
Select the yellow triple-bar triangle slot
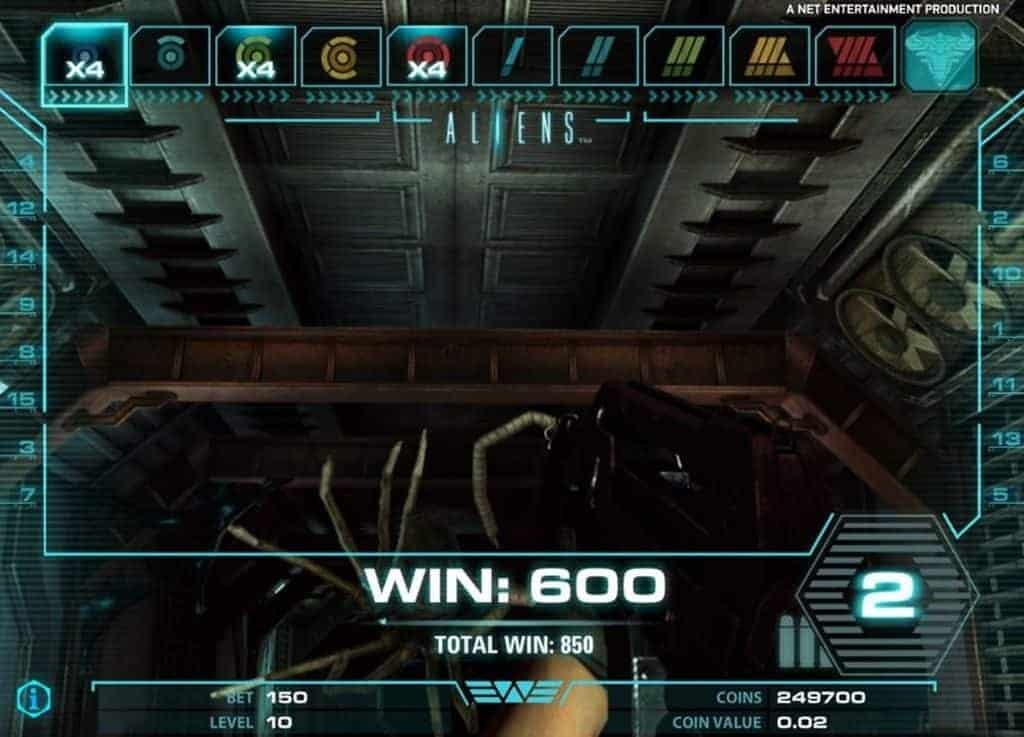pos(769,56)
